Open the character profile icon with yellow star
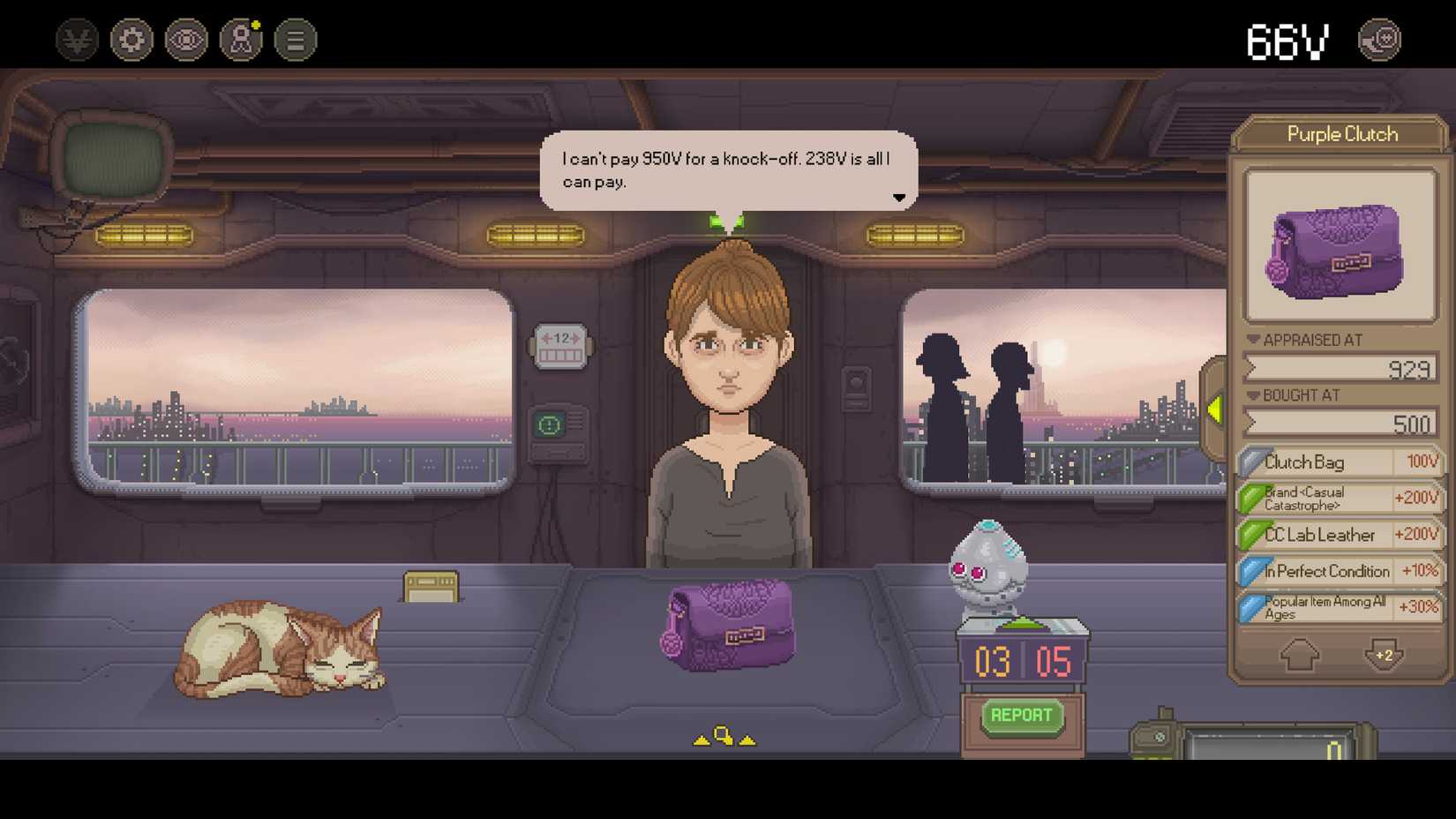 [239, 39]
